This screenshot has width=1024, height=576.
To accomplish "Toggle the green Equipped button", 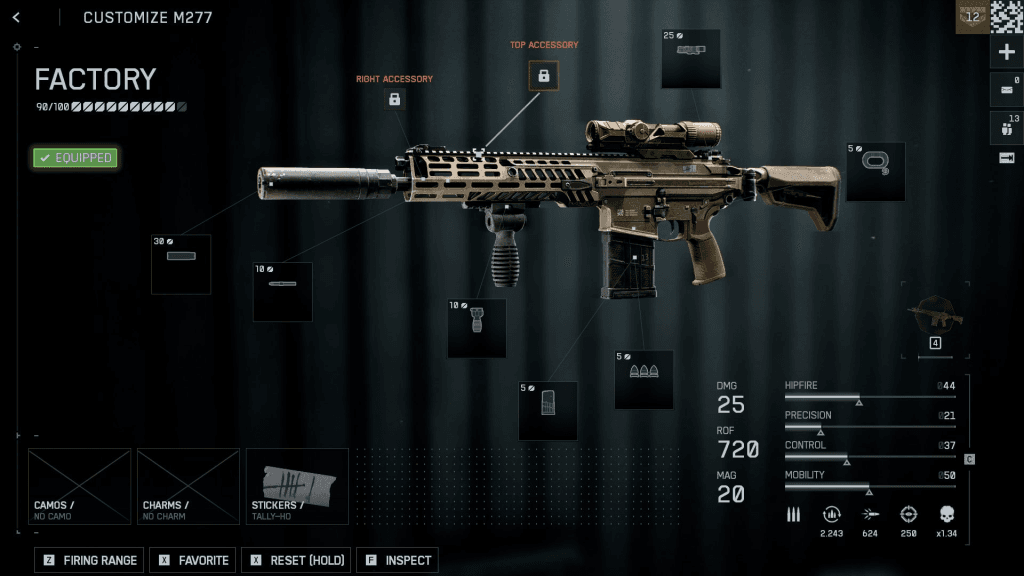I will click(x=75, y=158).
